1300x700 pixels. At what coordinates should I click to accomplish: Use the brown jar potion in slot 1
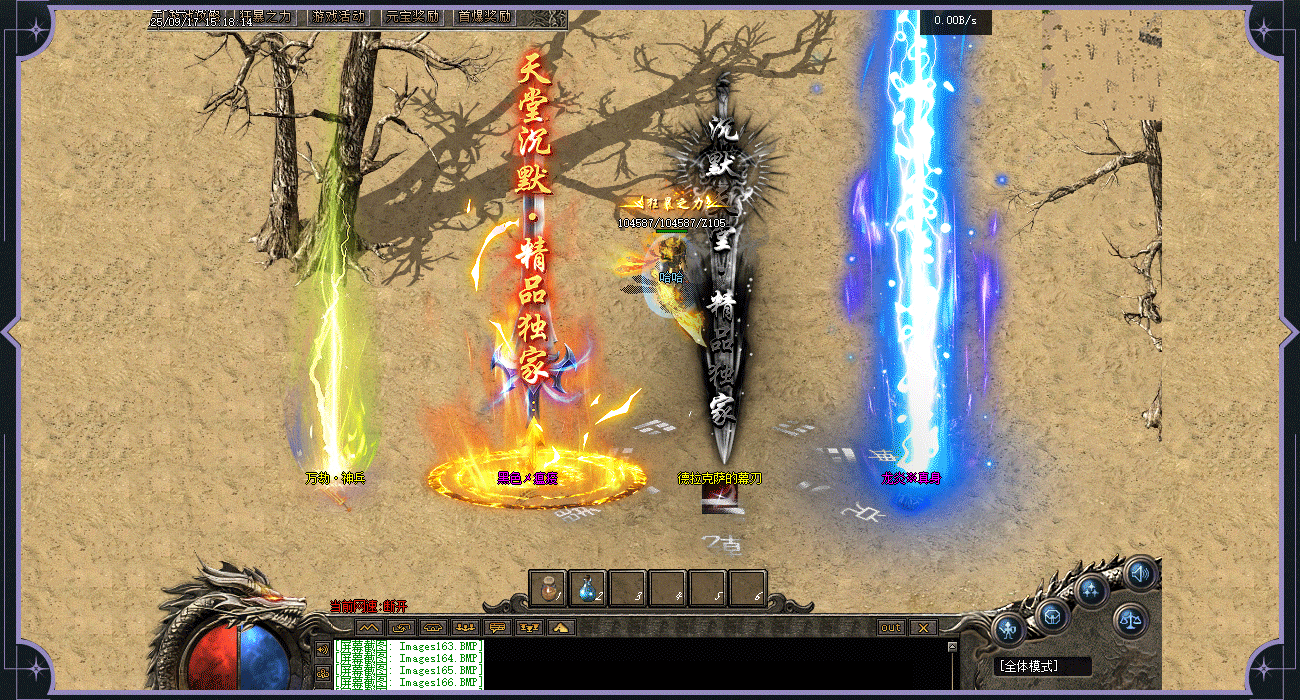click(x=548, y=588)
